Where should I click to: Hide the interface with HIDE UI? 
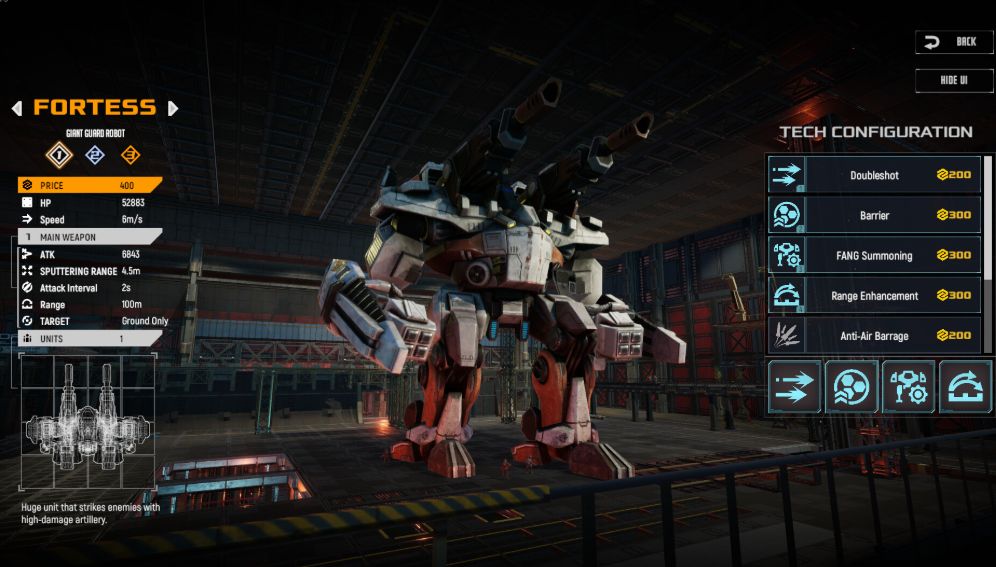click(954, 80)
